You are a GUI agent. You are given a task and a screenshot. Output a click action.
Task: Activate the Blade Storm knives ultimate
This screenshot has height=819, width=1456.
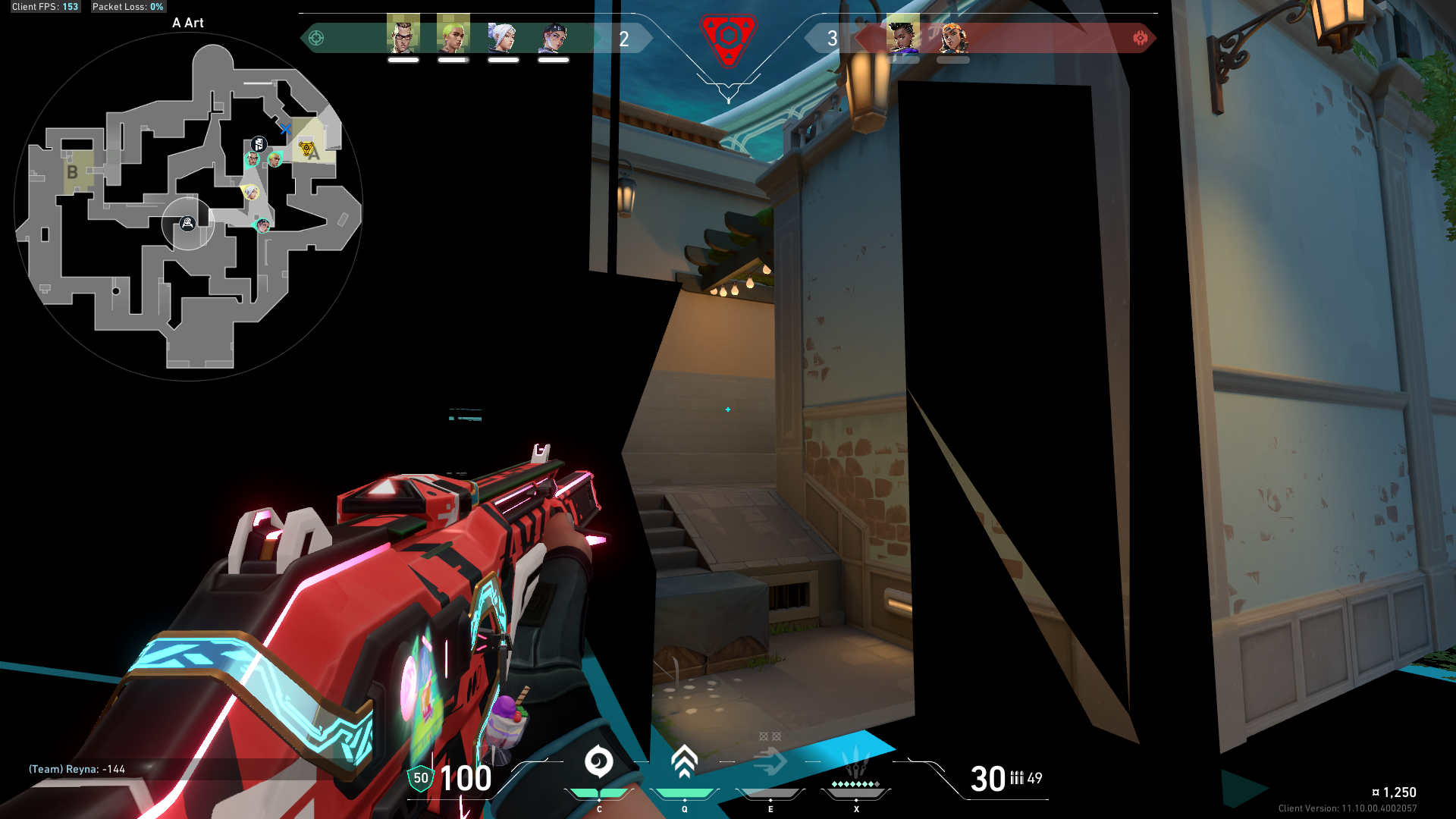(856, 762)
